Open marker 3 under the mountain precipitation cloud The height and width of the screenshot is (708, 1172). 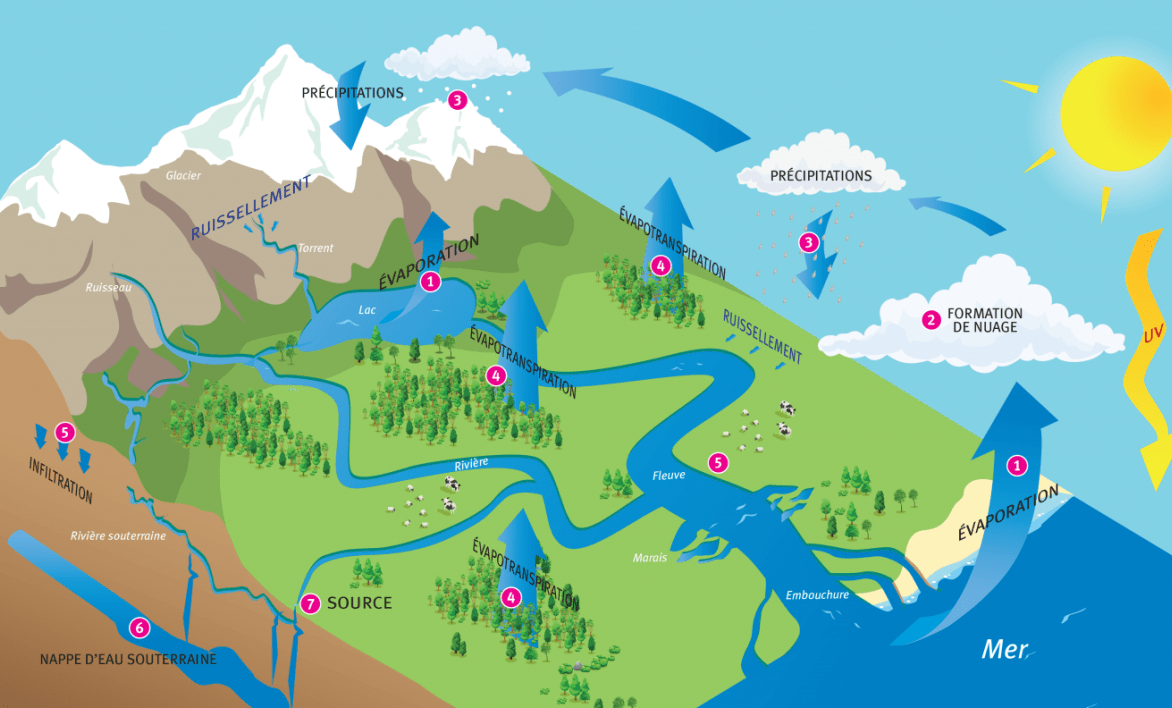[x=457, y=100]
